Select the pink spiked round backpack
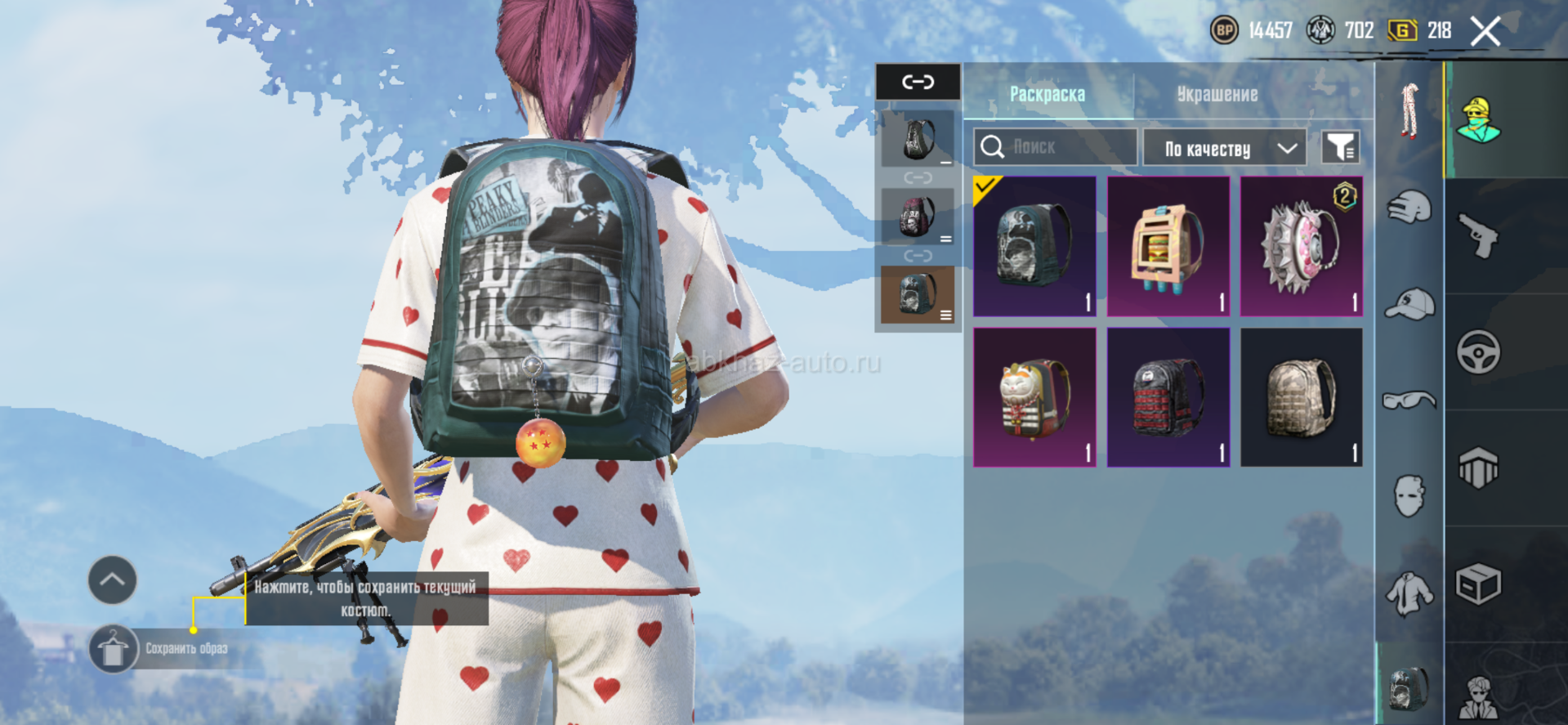This screenshot has width=1568, height=725. [1301, 246]
